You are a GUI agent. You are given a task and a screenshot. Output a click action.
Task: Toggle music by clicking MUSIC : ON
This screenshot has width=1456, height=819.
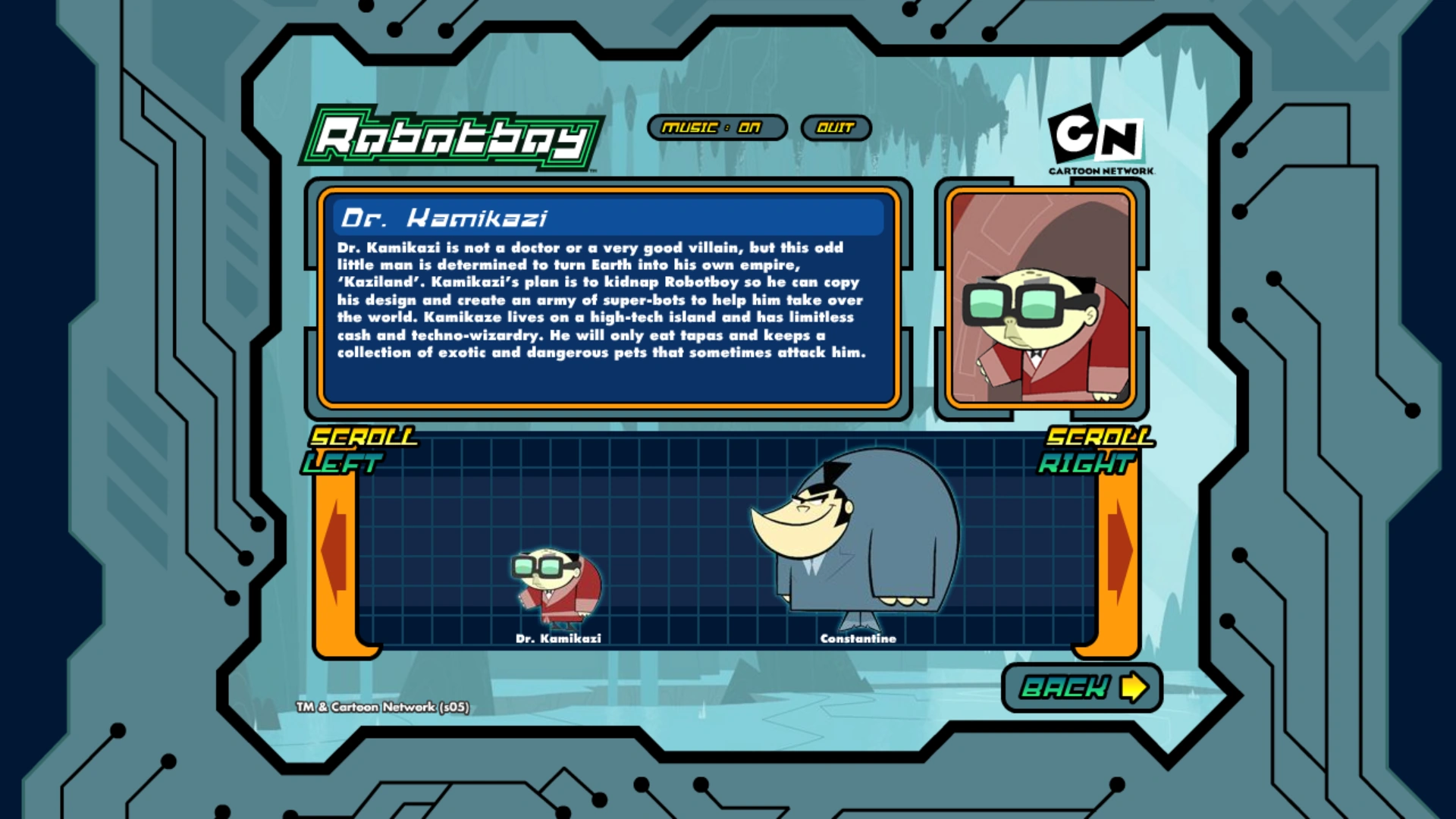pos(718,127)
